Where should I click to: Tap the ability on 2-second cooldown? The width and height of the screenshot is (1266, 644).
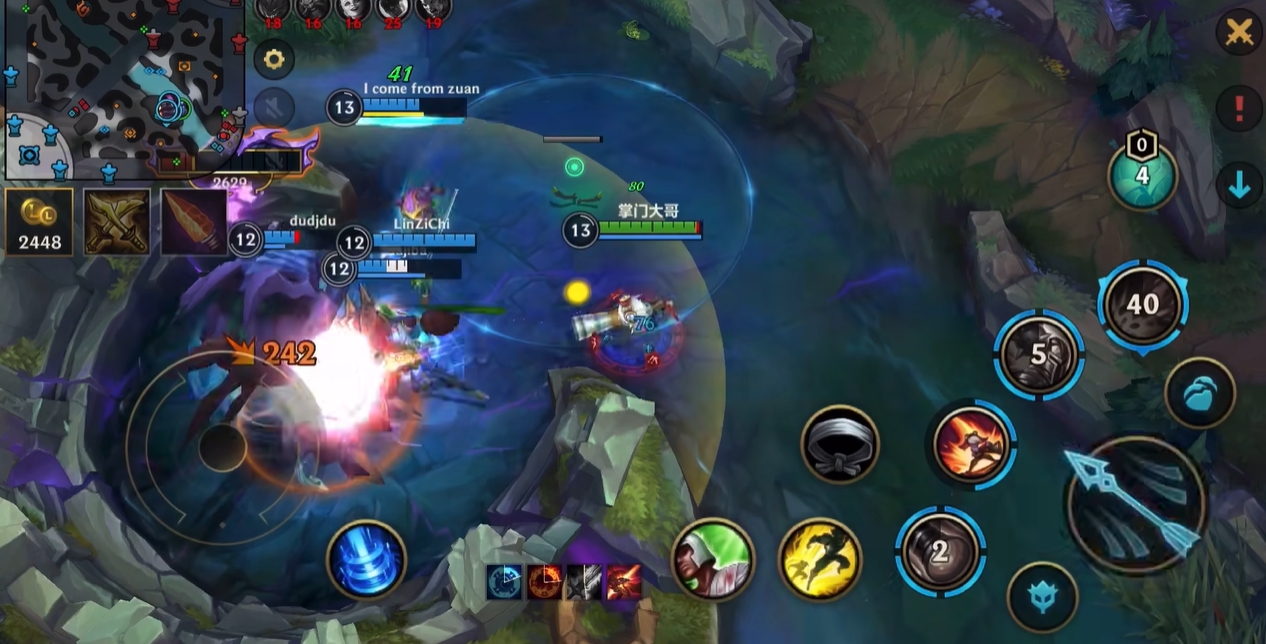pyautogui.click(x=940, y=551)
